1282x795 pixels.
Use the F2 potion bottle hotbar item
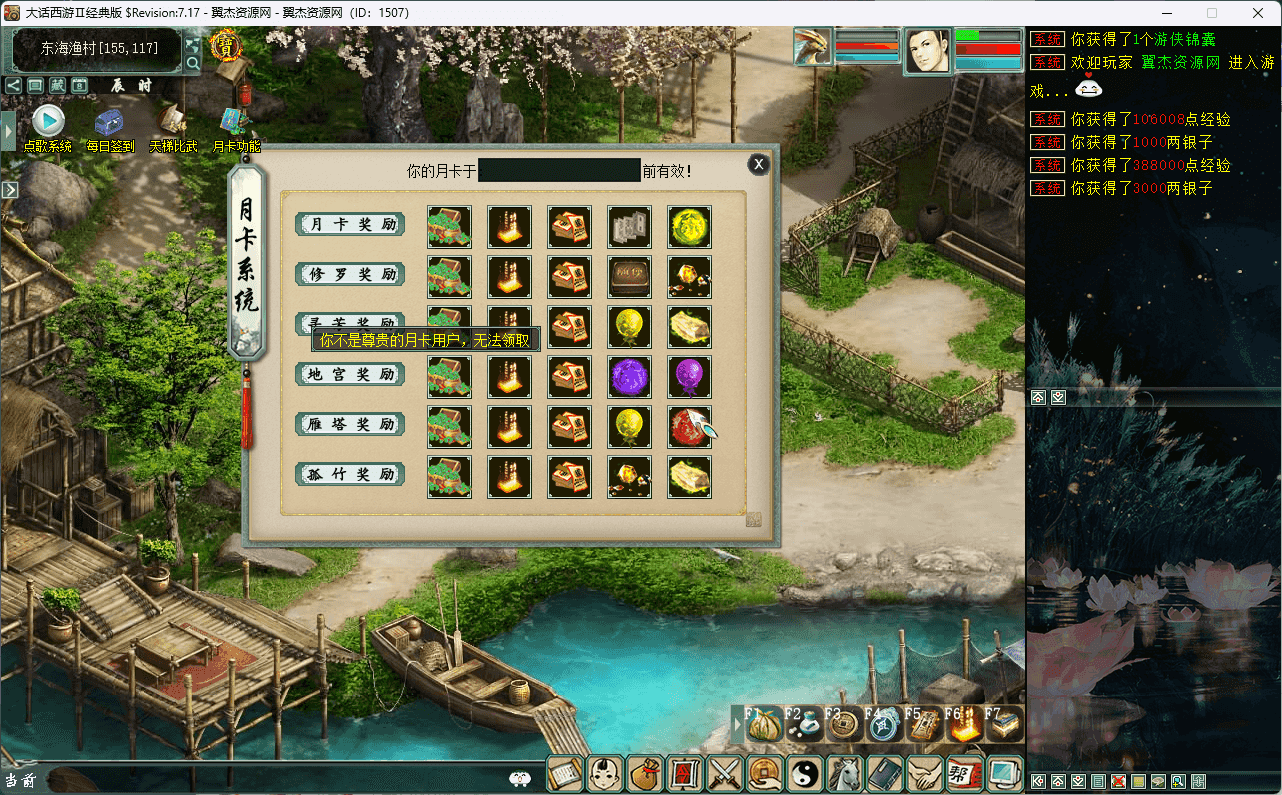click(805, 724)
